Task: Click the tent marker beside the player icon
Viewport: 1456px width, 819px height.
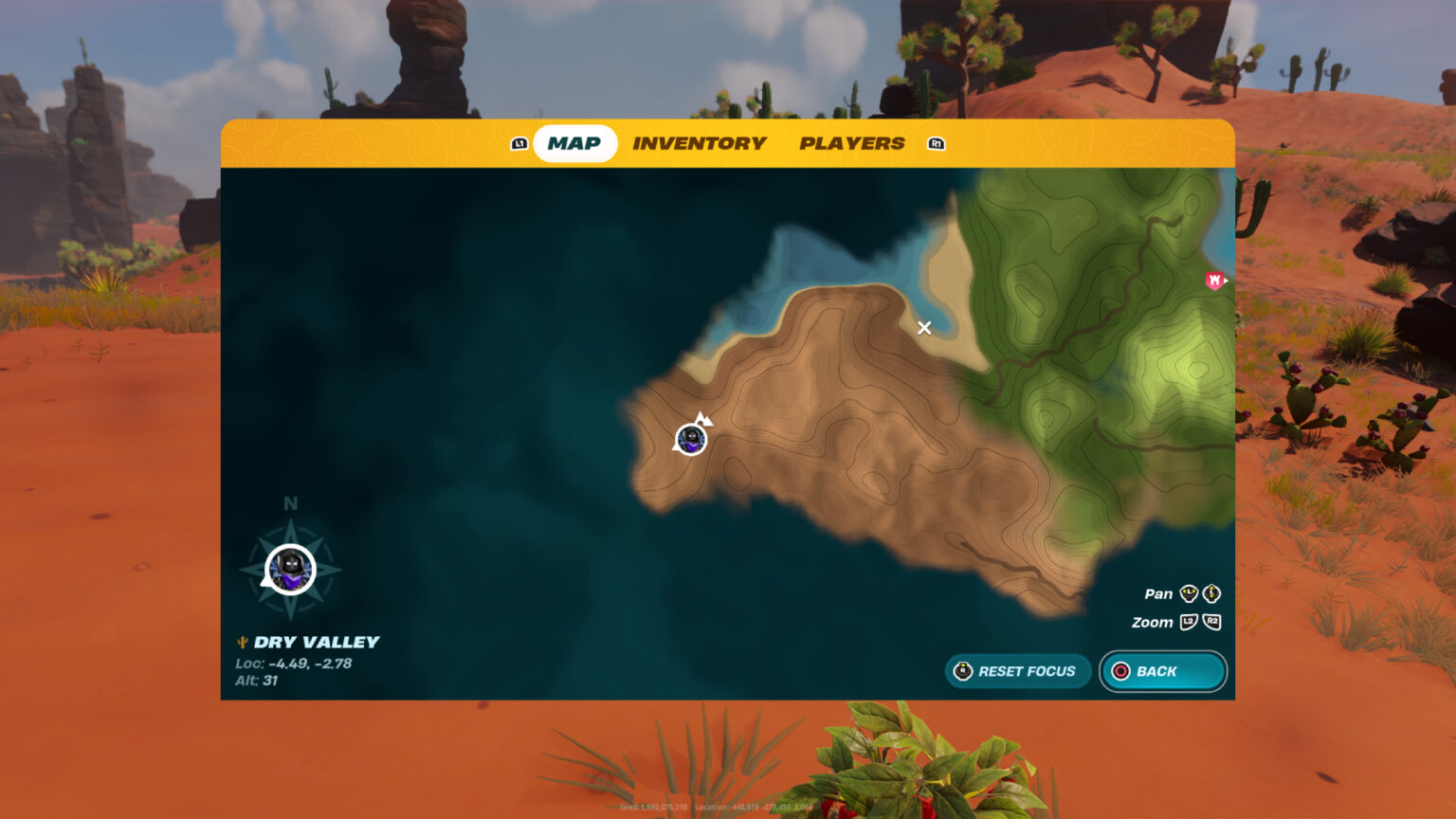Action: (x=703, y=420)
